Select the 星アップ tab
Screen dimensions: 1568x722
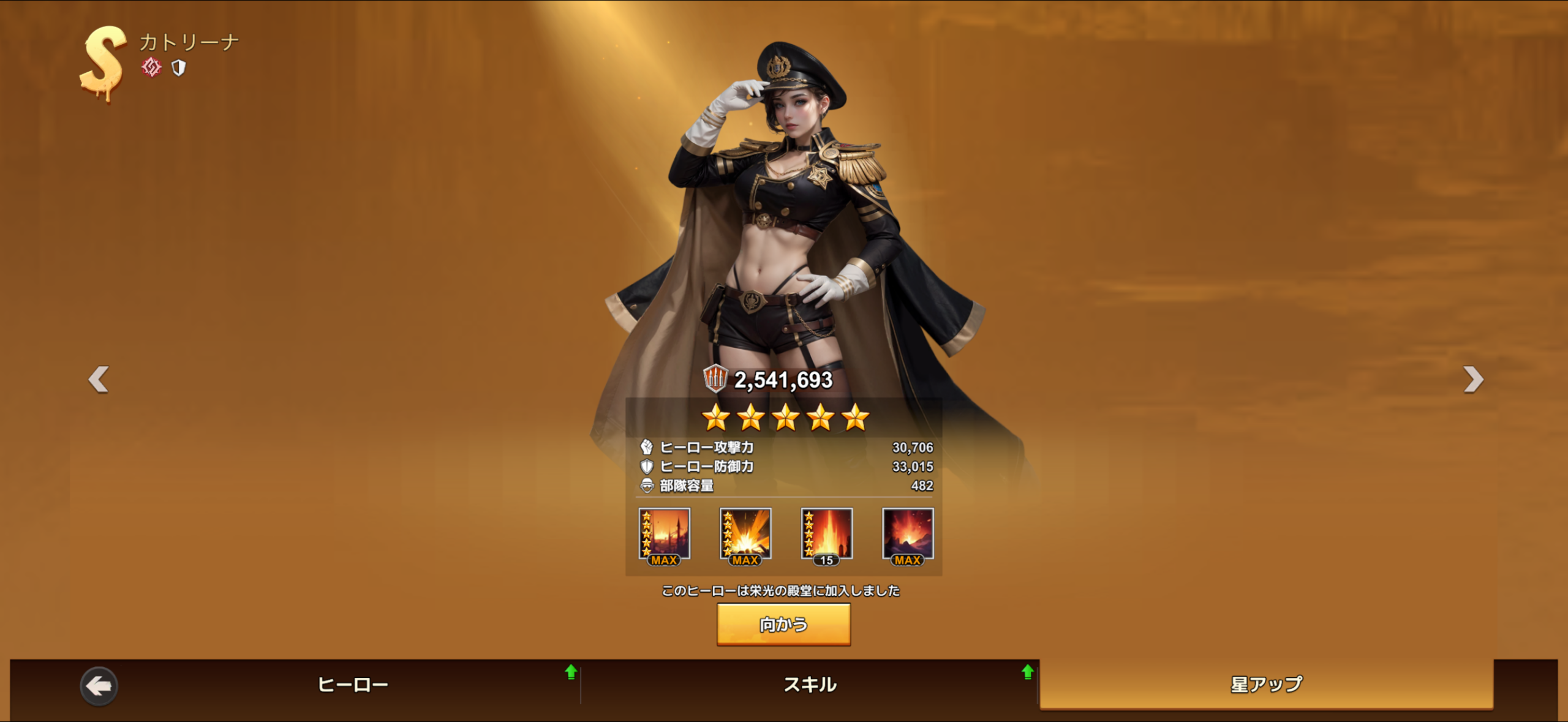pos(1266,684)
